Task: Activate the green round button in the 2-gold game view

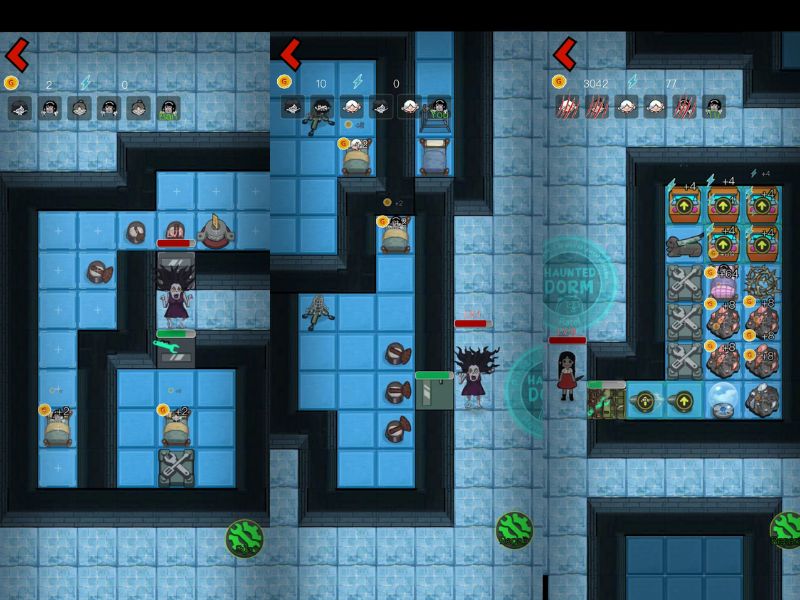Action: [244, 538]
